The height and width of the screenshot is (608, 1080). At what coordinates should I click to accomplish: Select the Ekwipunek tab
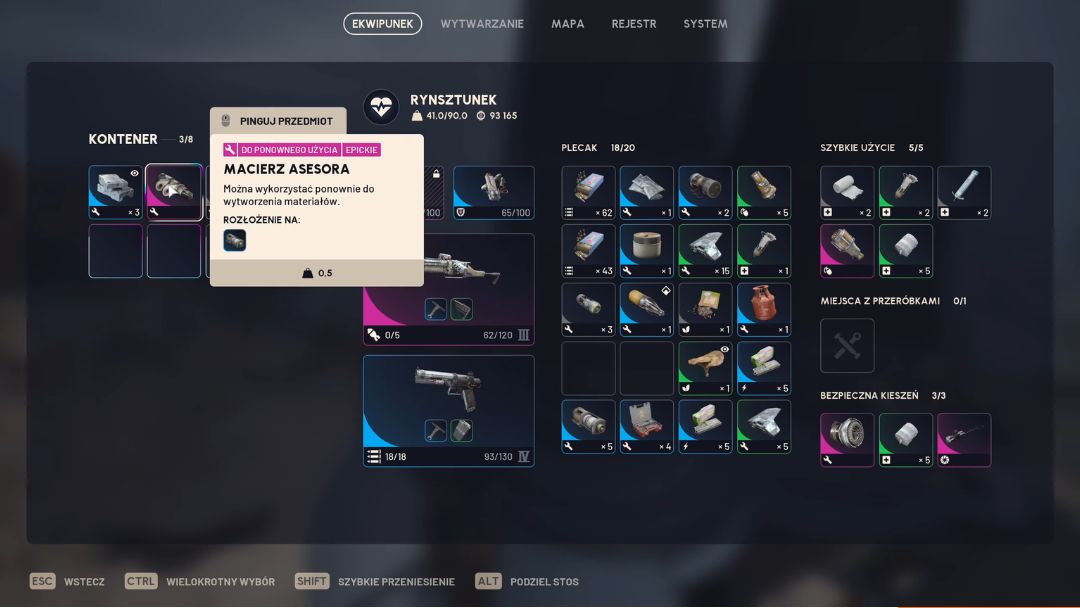(x=382, y=24)
